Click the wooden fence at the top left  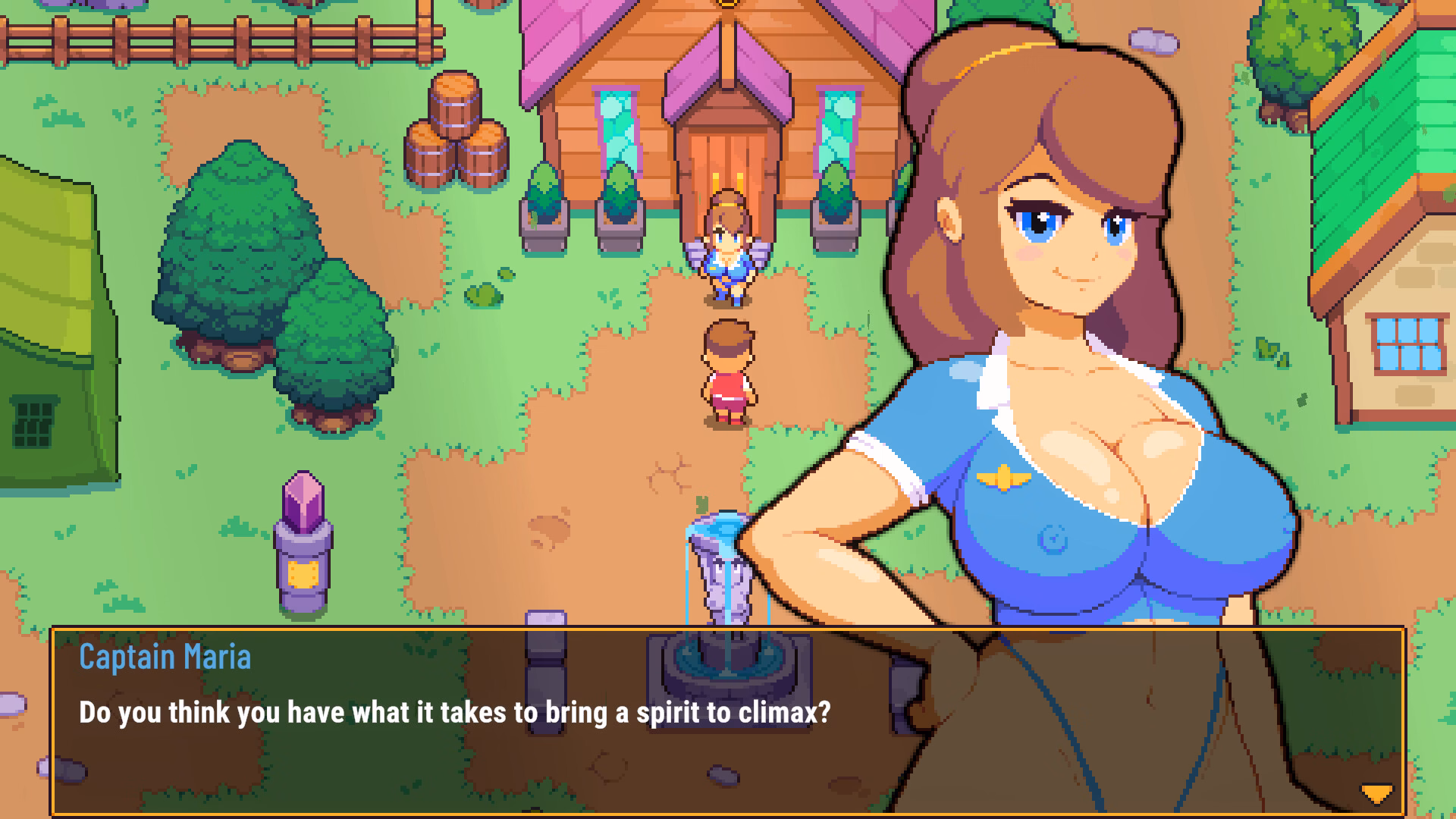[x=190, y=42]
